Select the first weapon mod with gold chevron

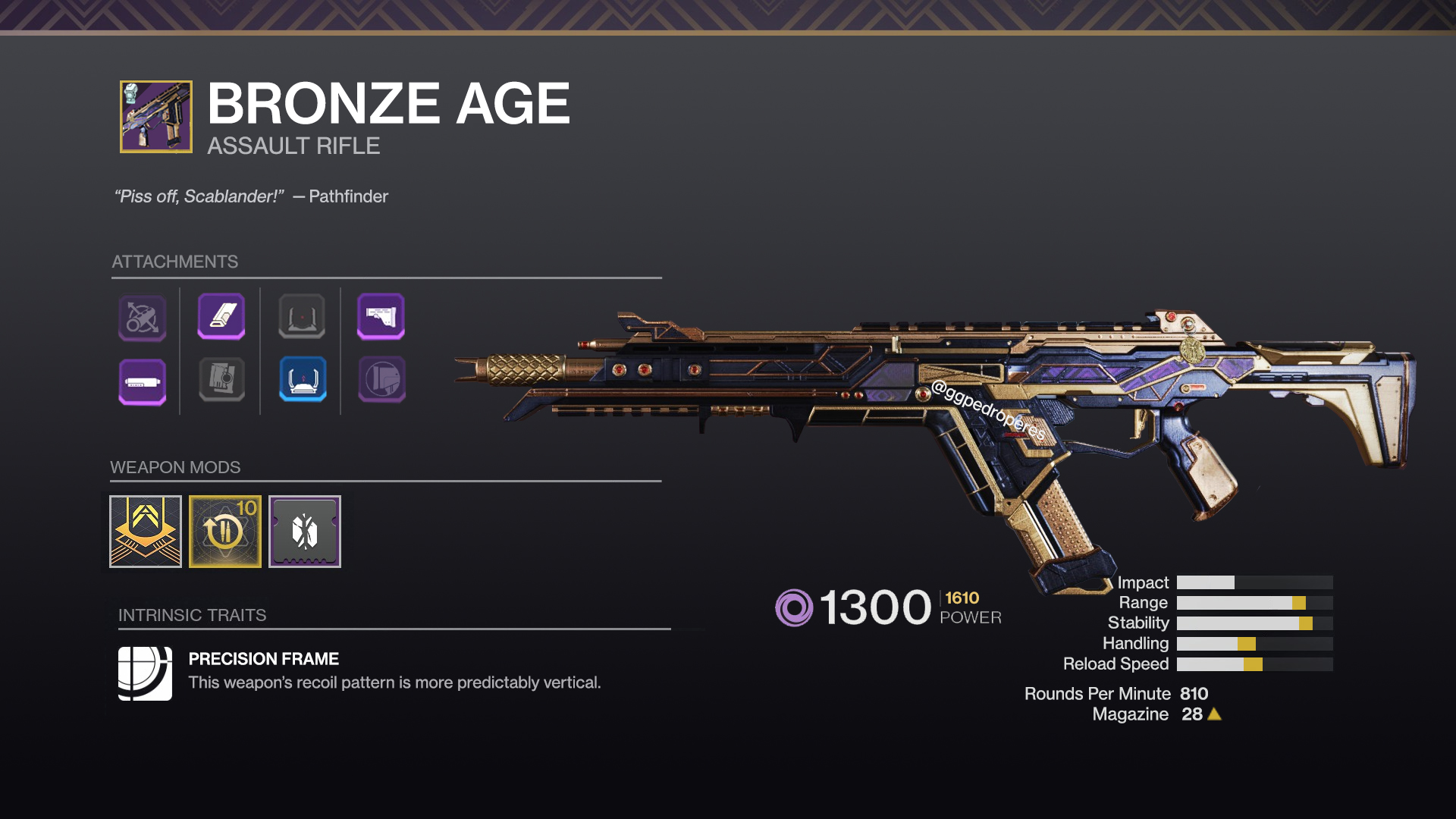click(144, 531)
